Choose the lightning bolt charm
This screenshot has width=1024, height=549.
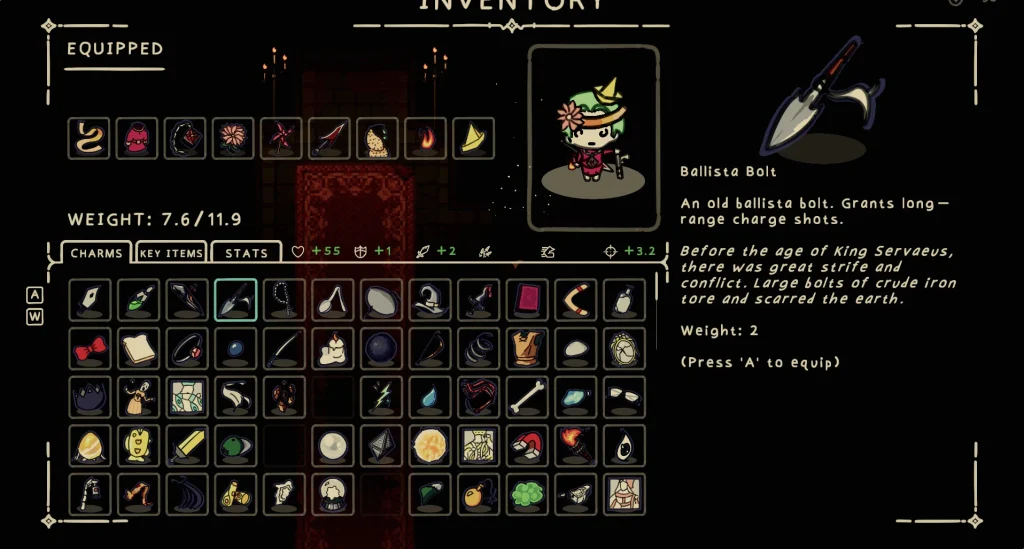[x=381, y=397]
